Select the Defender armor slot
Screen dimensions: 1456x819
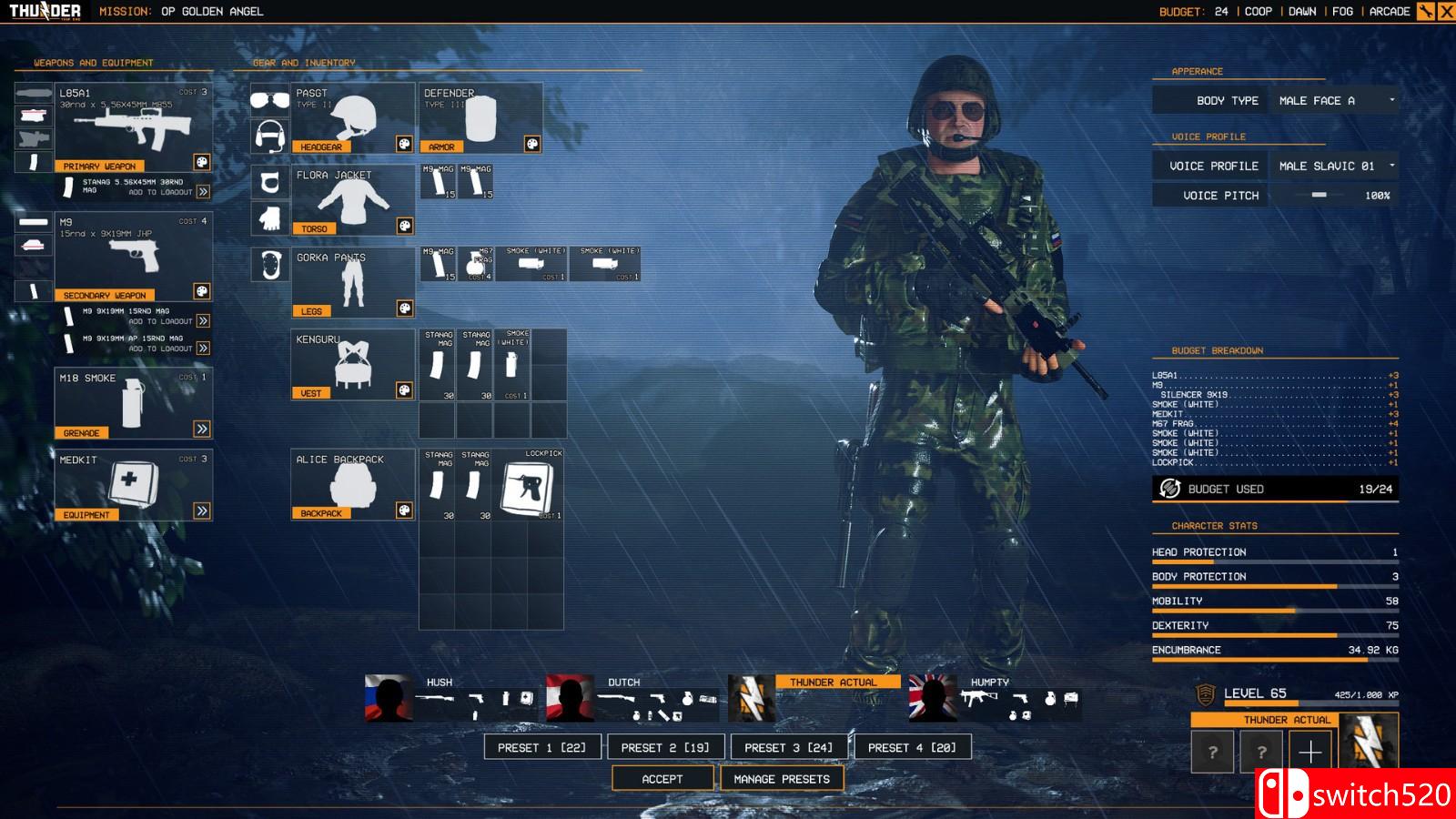click(481, 118)
